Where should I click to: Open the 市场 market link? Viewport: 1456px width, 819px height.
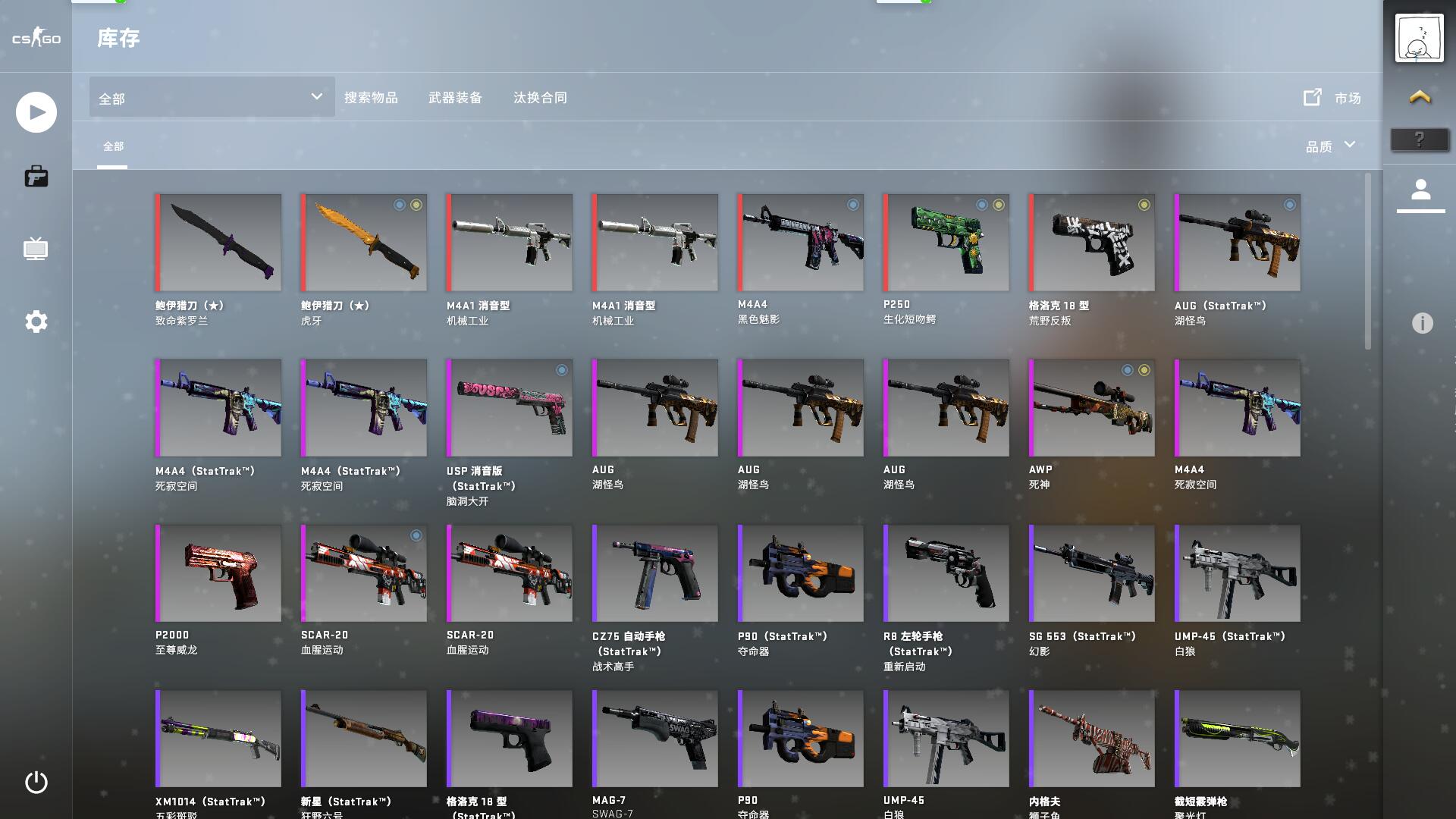pos(1332,98)
